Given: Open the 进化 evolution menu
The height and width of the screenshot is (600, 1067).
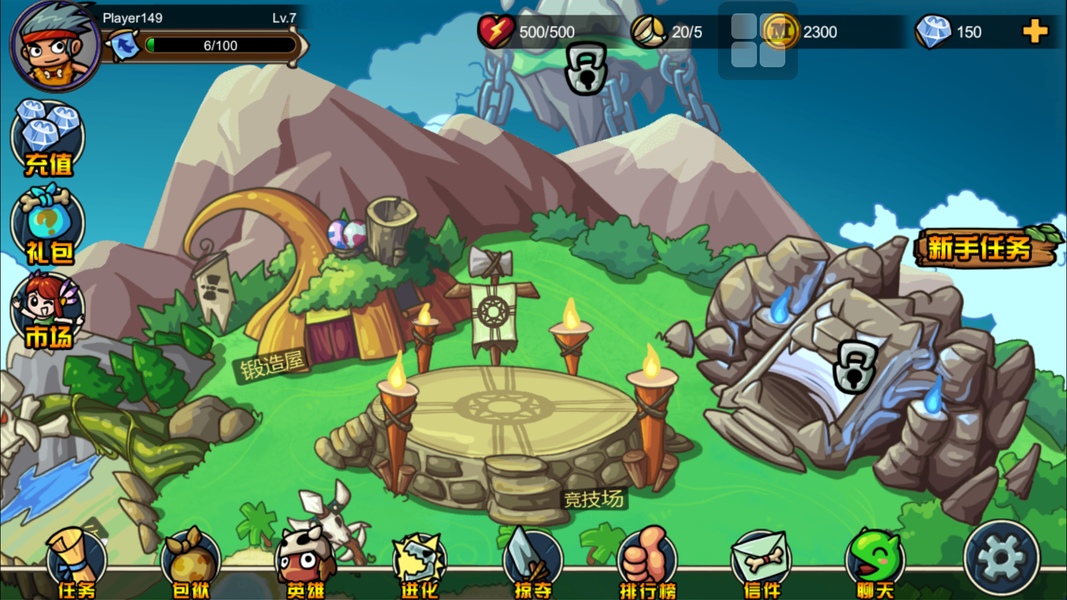Looking at the screenshot, I should click(419, 565).
